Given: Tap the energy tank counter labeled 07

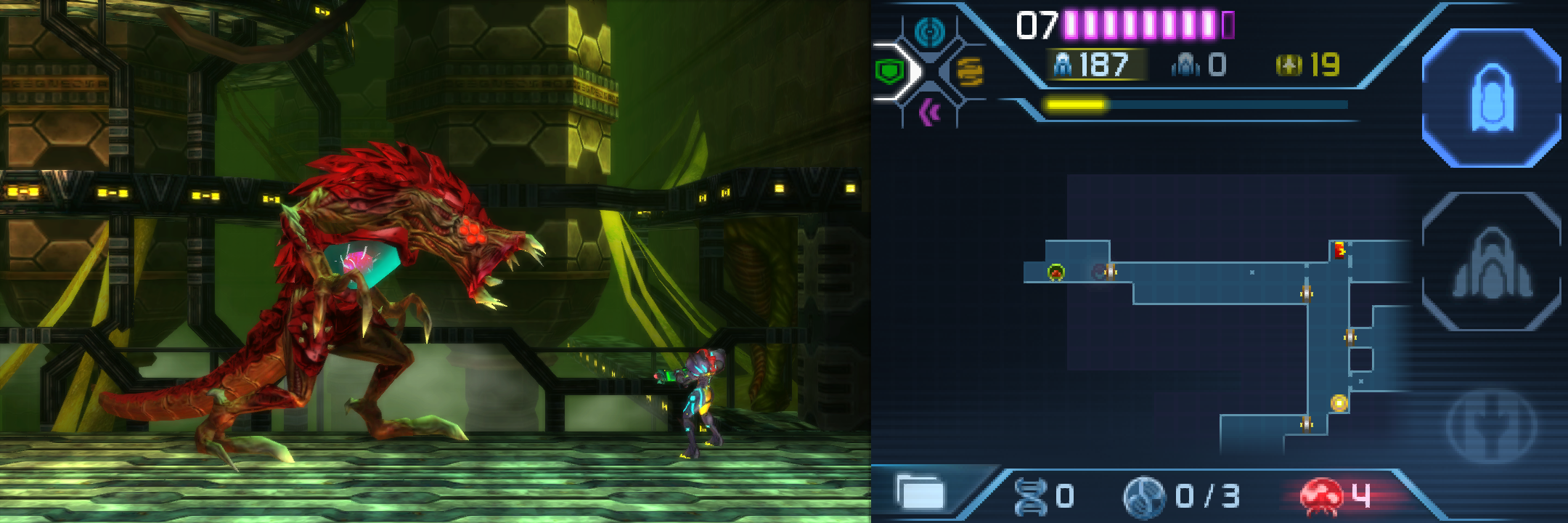Looking at the screenshot, I should 1038,23.
